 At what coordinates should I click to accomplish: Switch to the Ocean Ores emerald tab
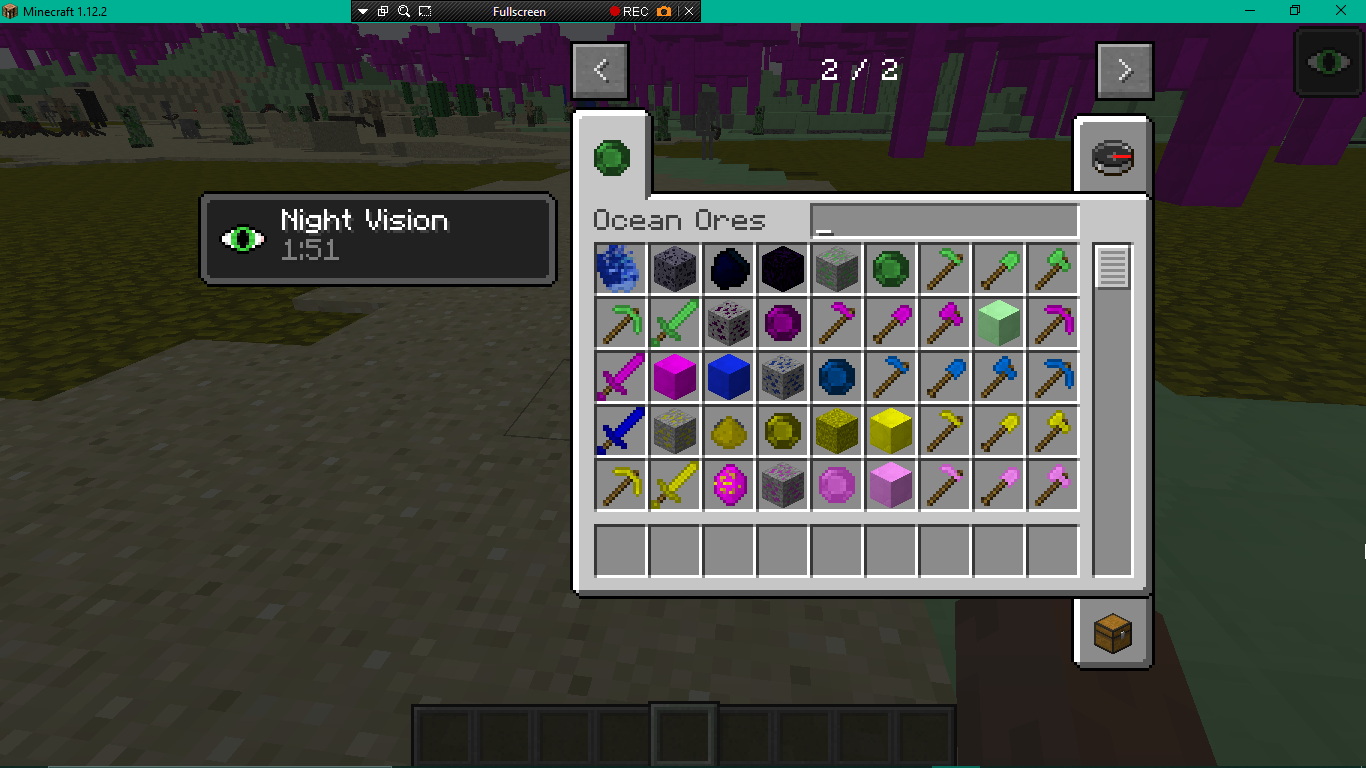tap(611, 157)
